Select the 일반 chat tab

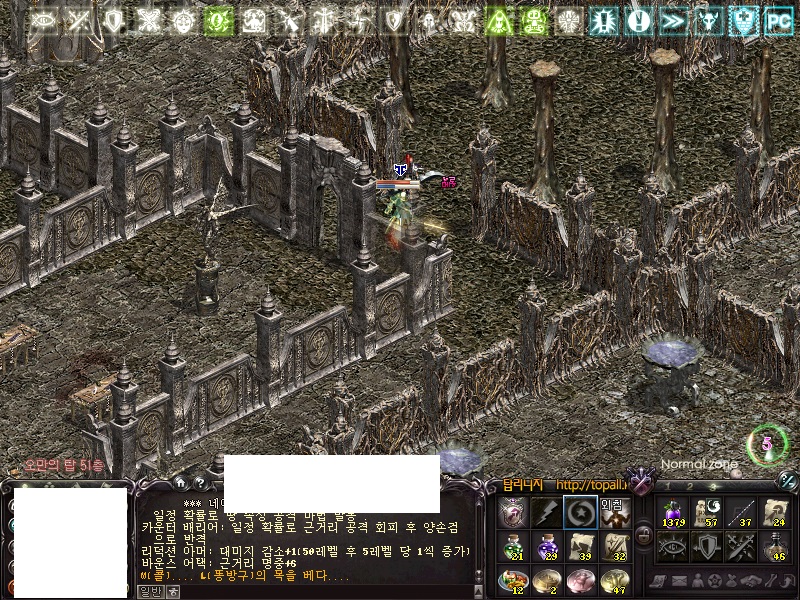(x=148, y=592)
